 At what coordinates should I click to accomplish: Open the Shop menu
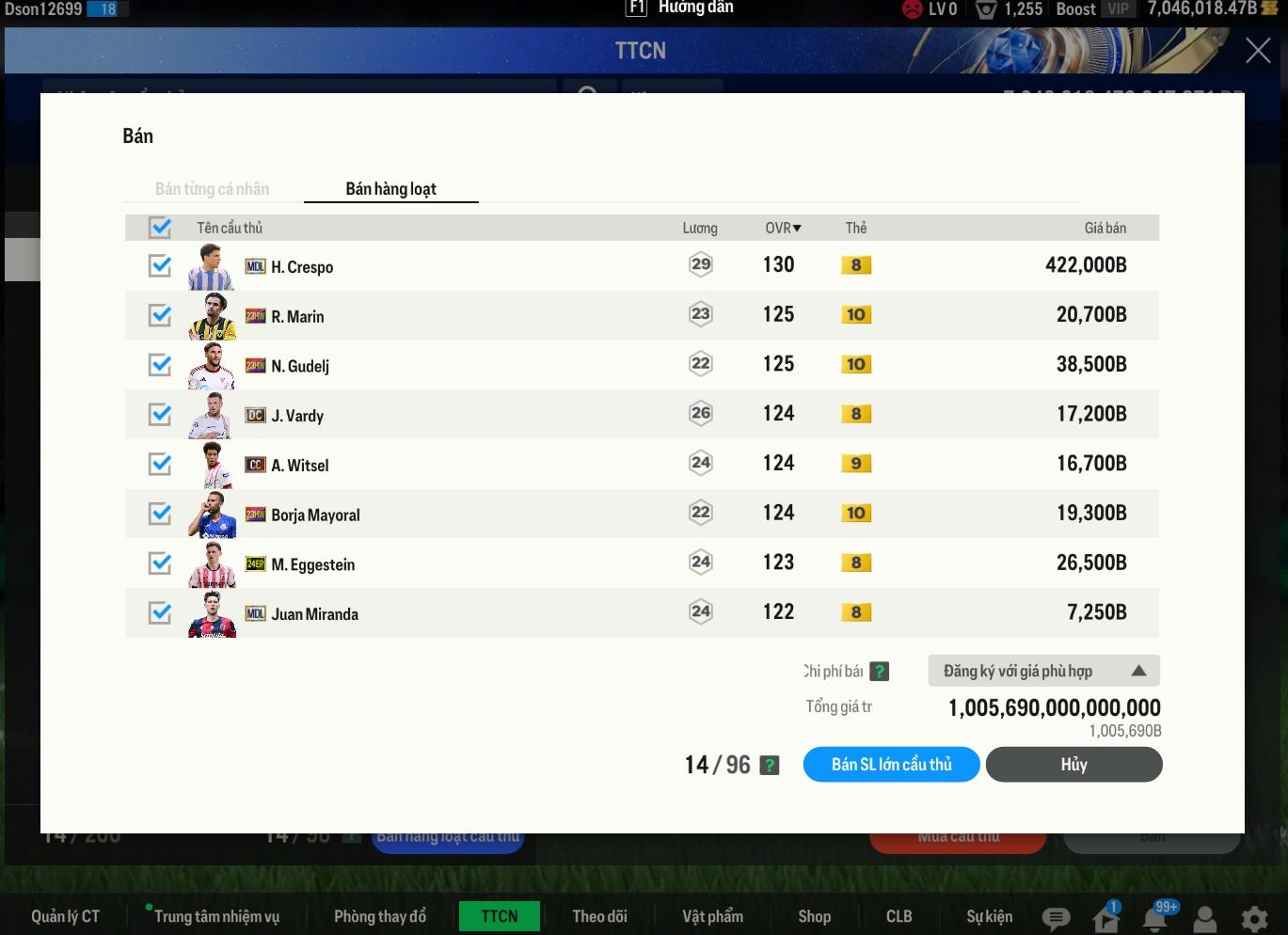(x=814, y=916)
